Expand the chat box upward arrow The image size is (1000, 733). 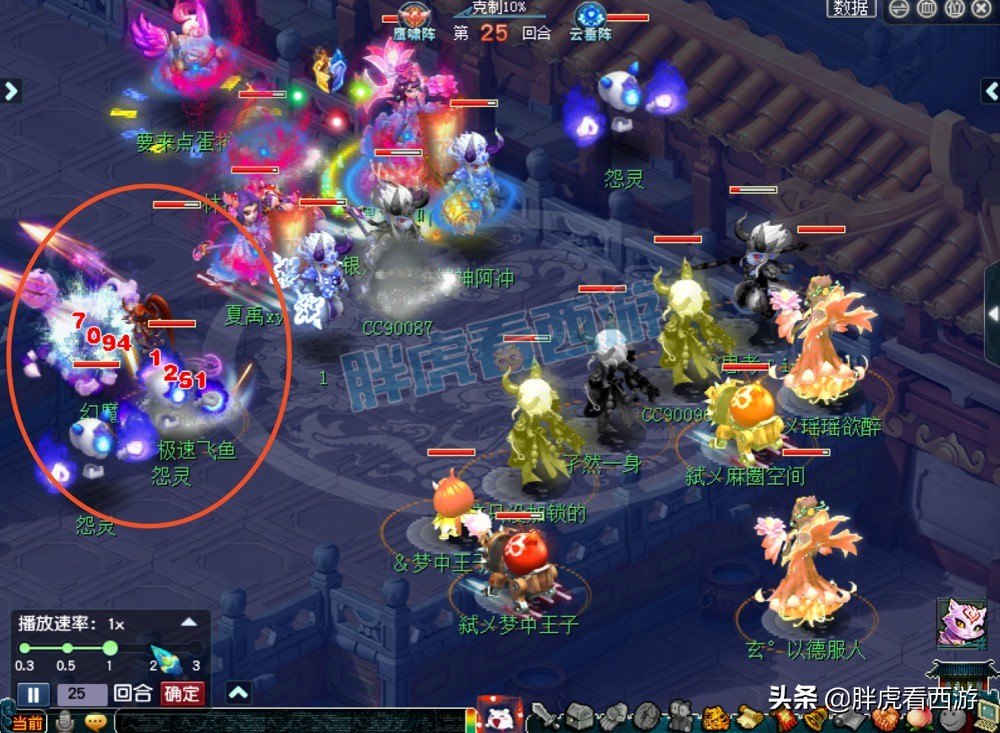[238, 692]
